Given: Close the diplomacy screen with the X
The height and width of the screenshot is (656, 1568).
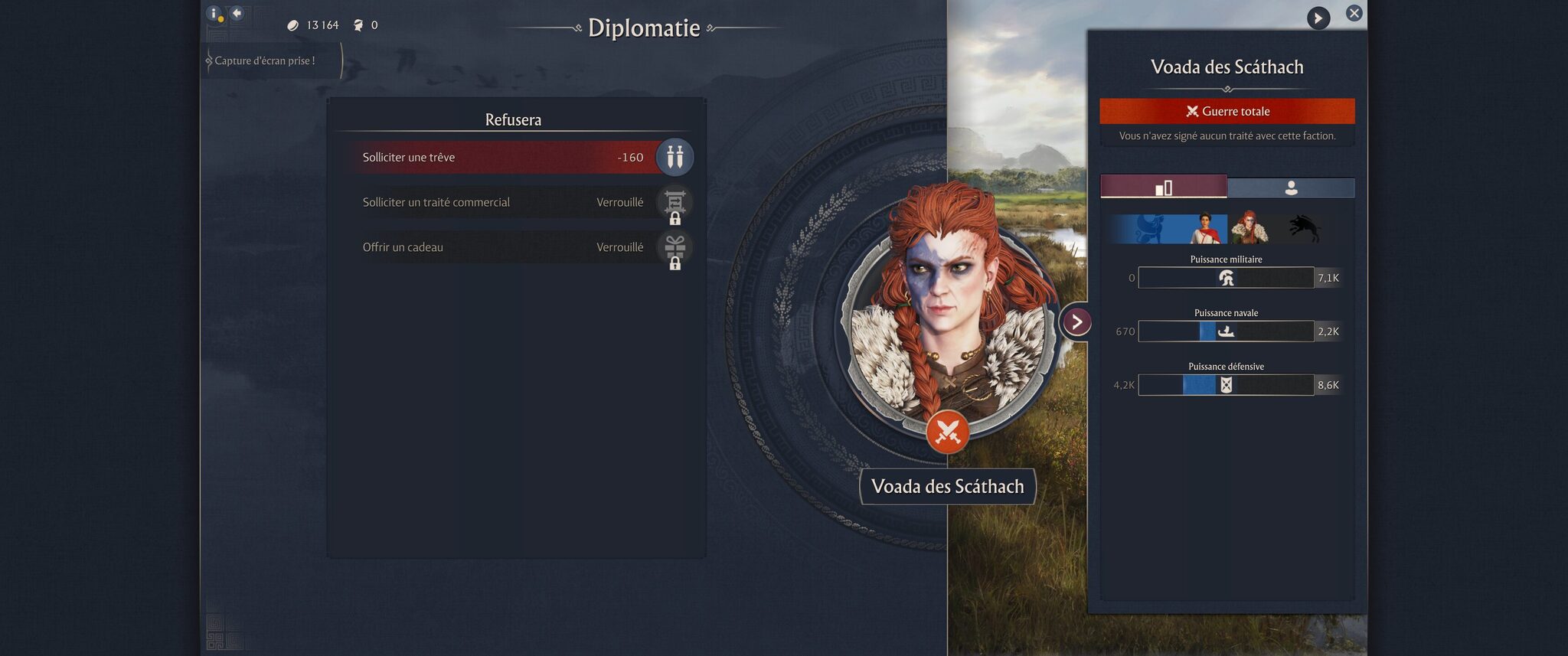Looking at the screenshot, I should tap(1354, 13).
